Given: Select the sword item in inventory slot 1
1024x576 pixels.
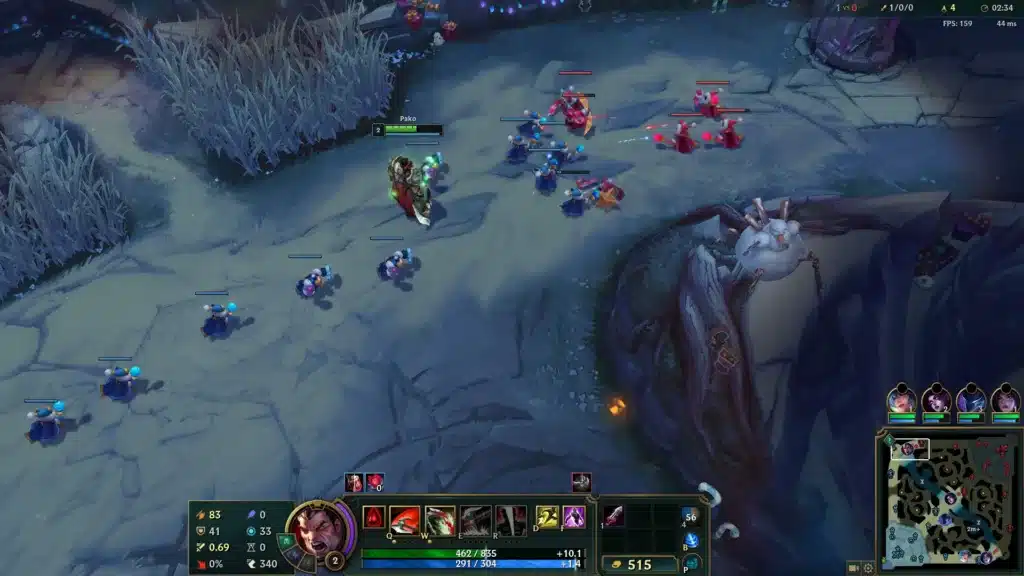Looking at the screenshot, I should point(614,516).
